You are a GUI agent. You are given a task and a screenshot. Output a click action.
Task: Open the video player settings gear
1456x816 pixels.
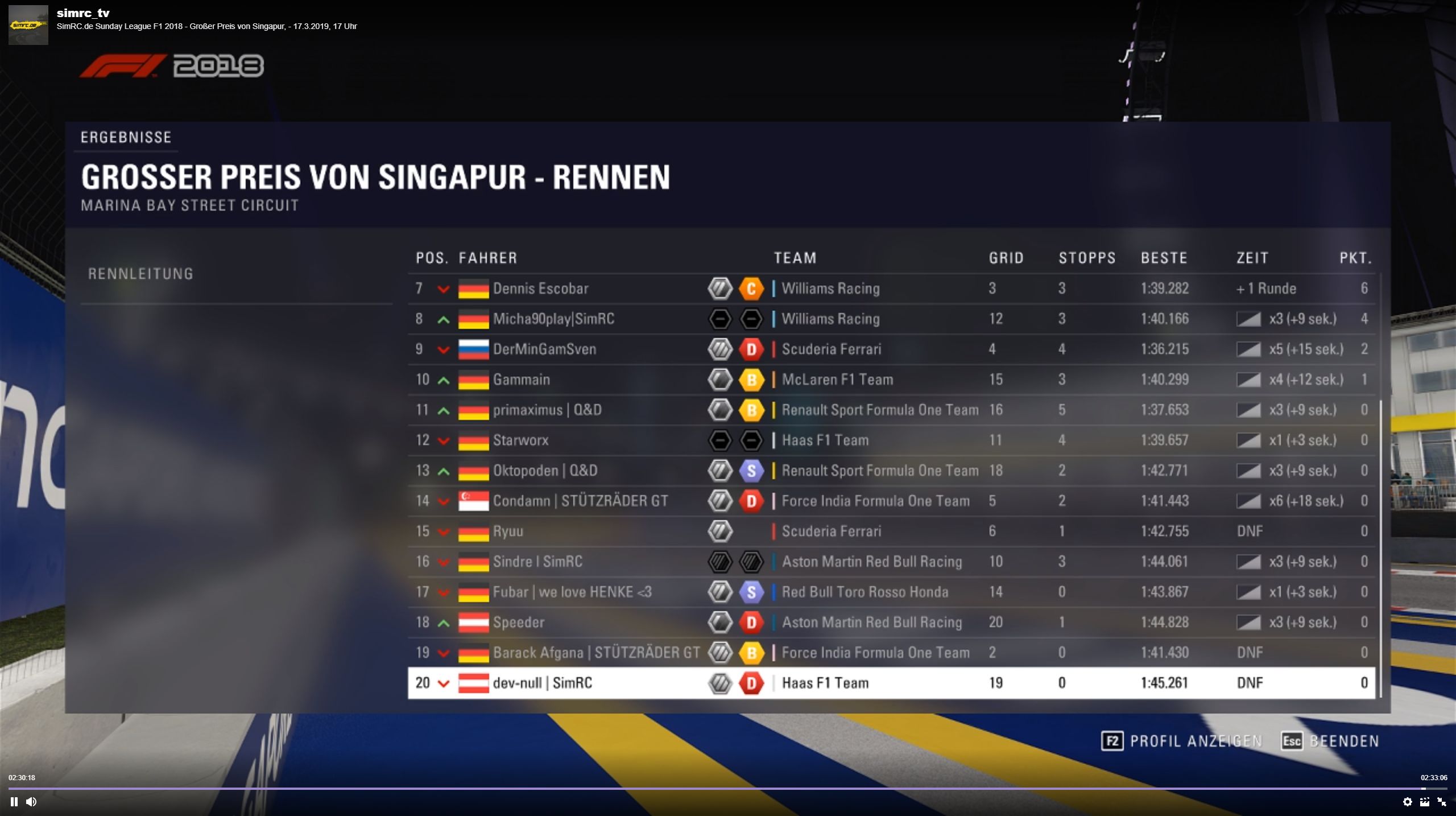click(x=1407, y=802)
